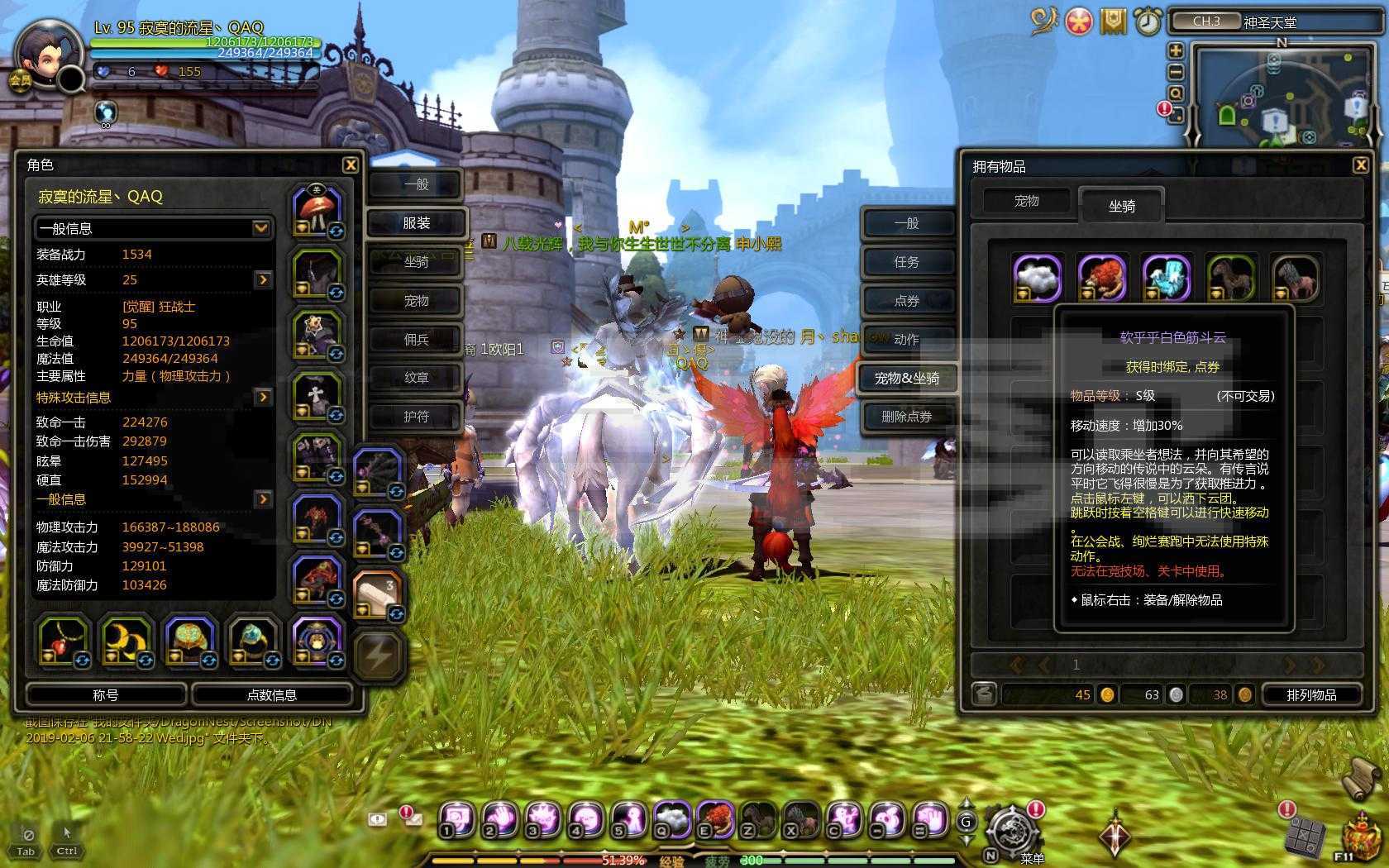This screenshot has width=1389, height=868.
Task: Click the 称号 title button
Action: [x=106, y=694]
